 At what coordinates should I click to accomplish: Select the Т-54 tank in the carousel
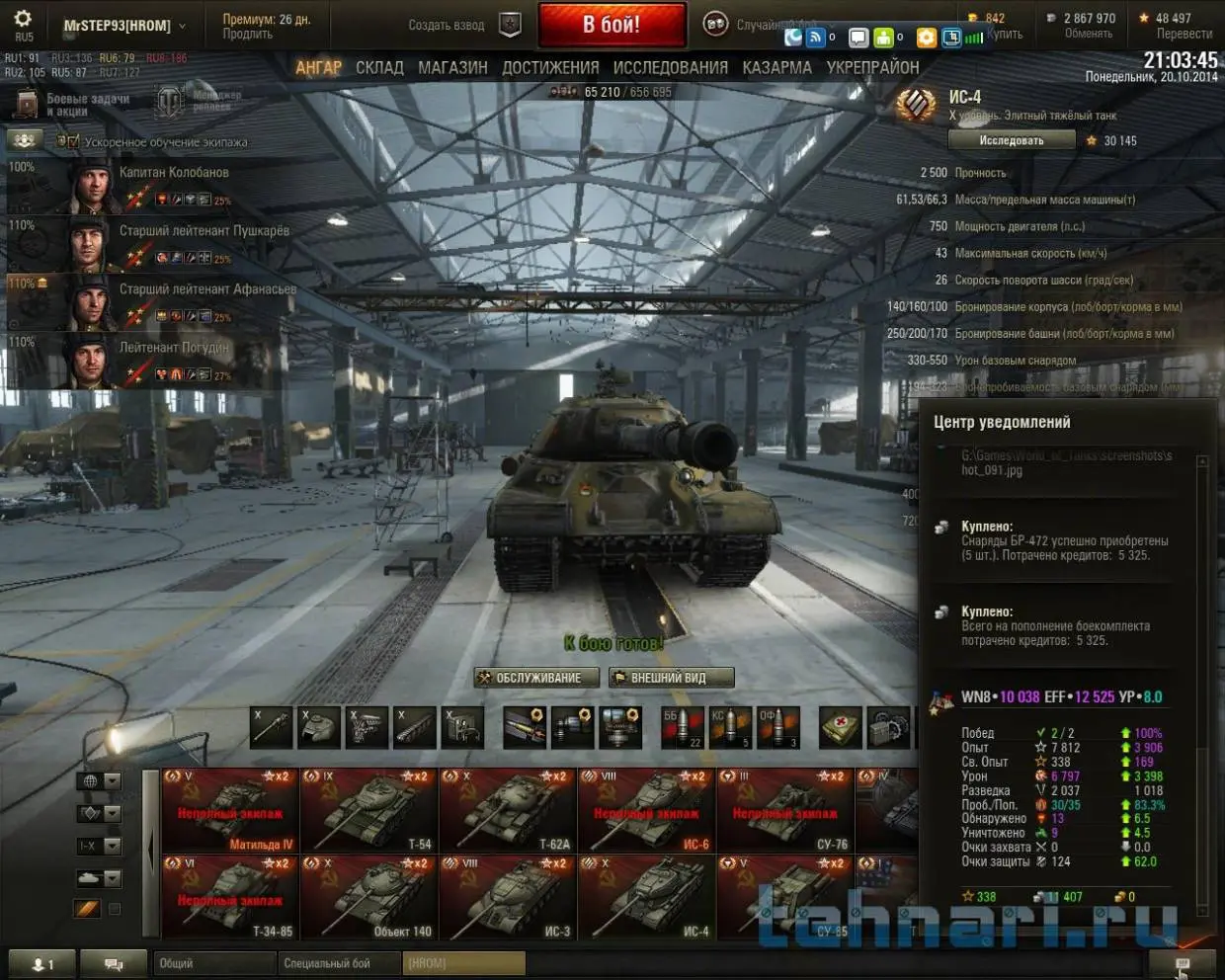[x=368, y=810]
